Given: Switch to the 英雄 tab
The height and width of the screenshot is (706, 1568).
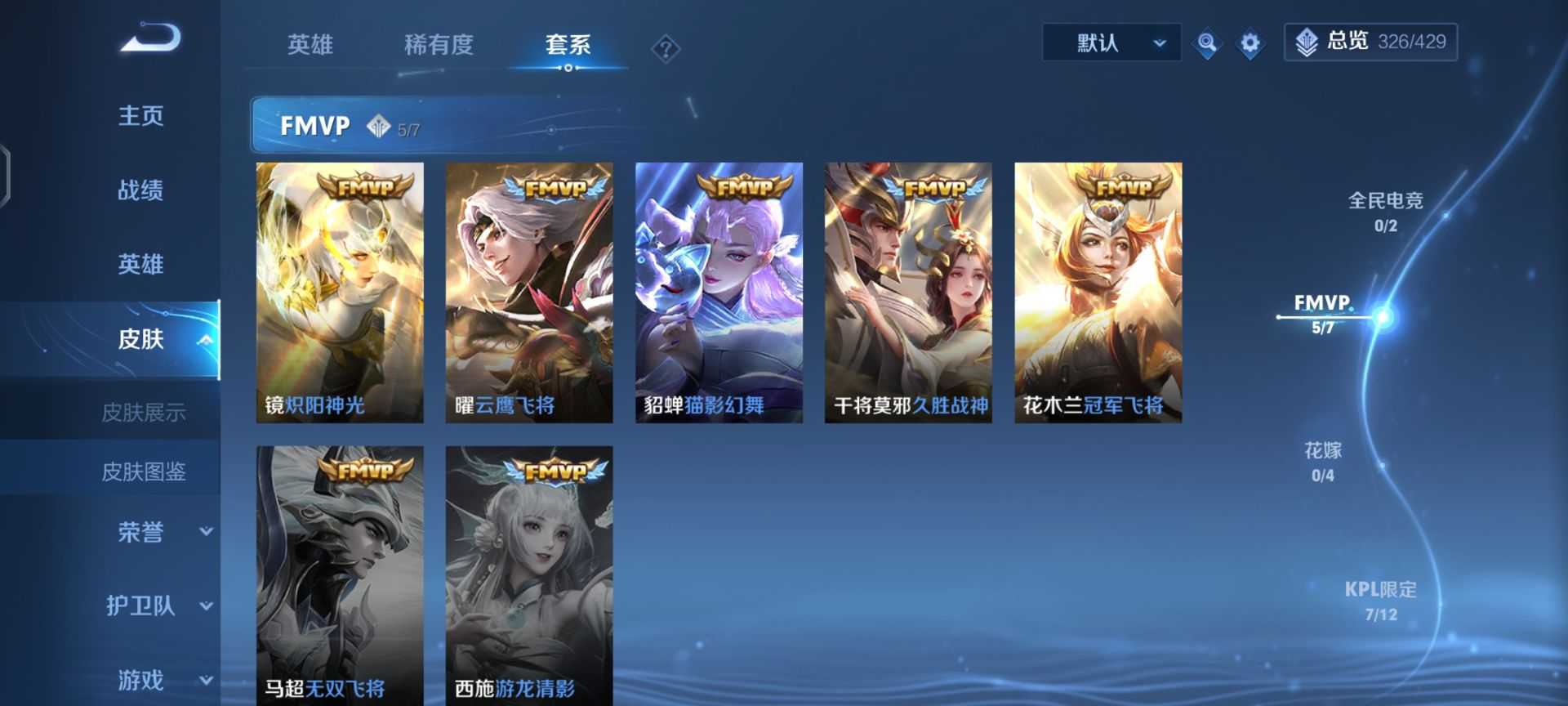Looking at the screenshot, I should click(309, 46).
